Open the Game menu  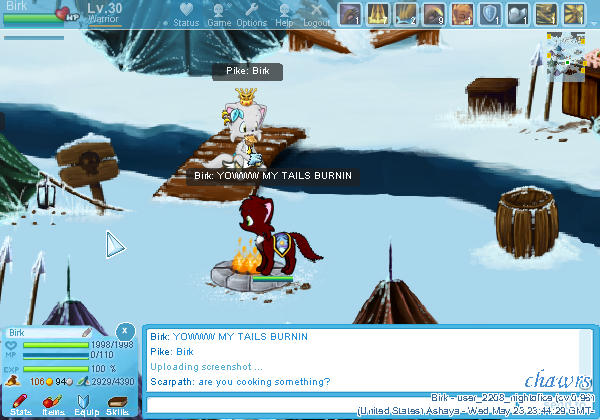[219, 14]
